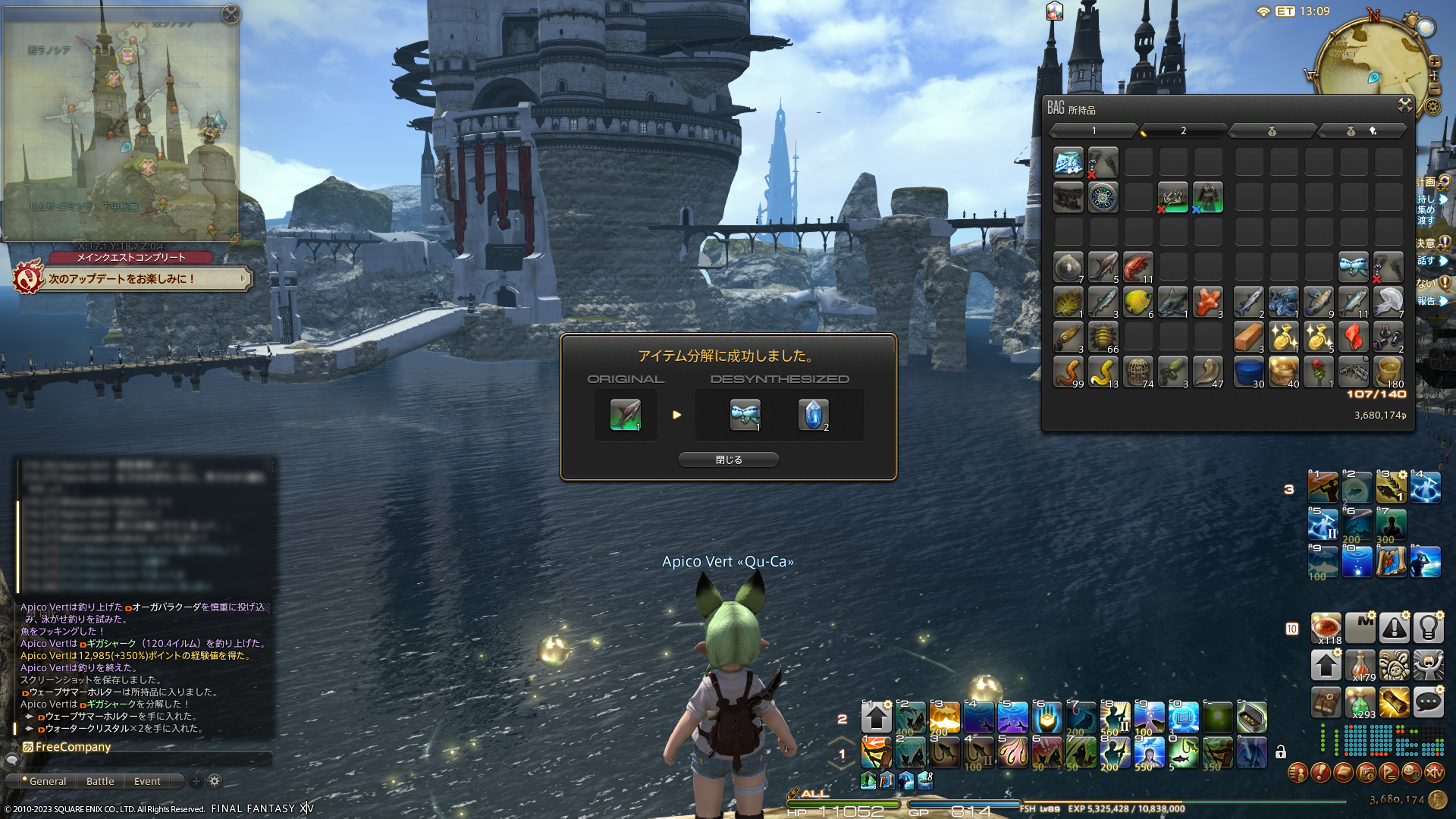Select the yellow butterflyfish stack
The image size is (1456, 819).
tap(1137, 302)
